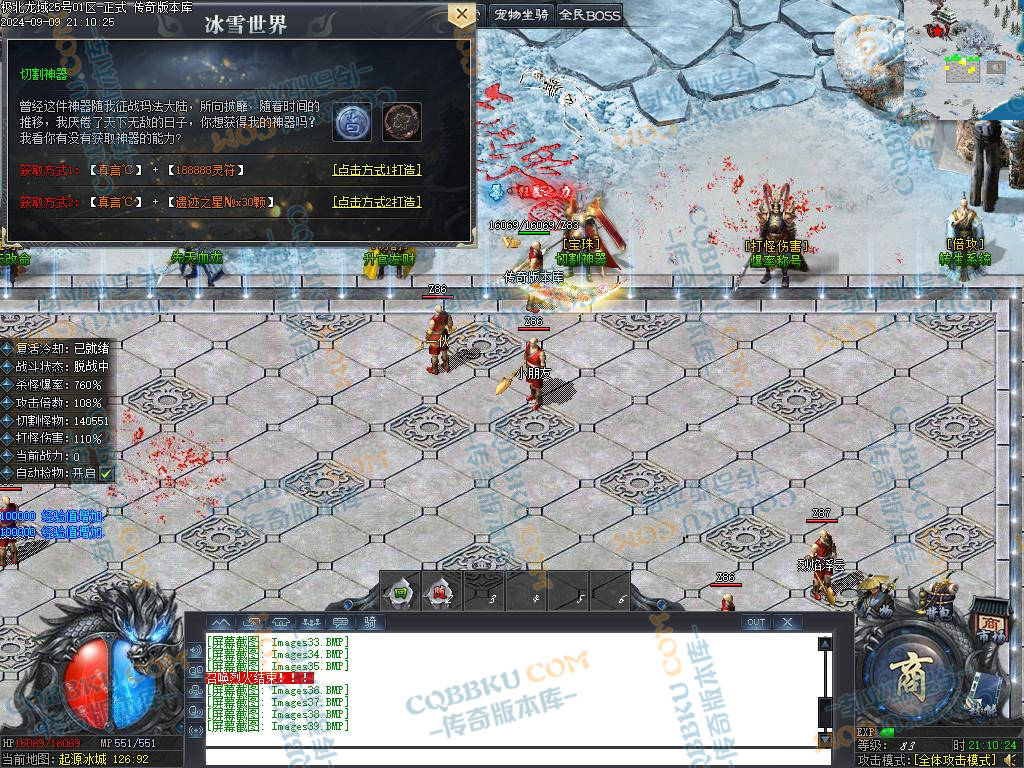Use the green scroll in hotbar slot one
This screenshot has width=1024, height=768.
click(x=401, y=592)
